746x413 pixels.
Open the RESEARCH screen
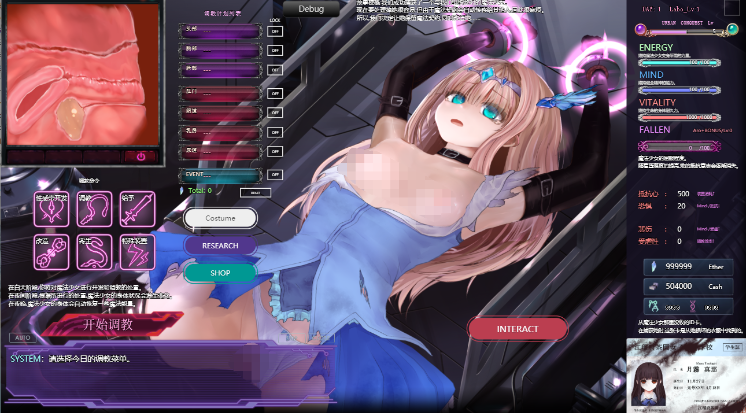220,245
